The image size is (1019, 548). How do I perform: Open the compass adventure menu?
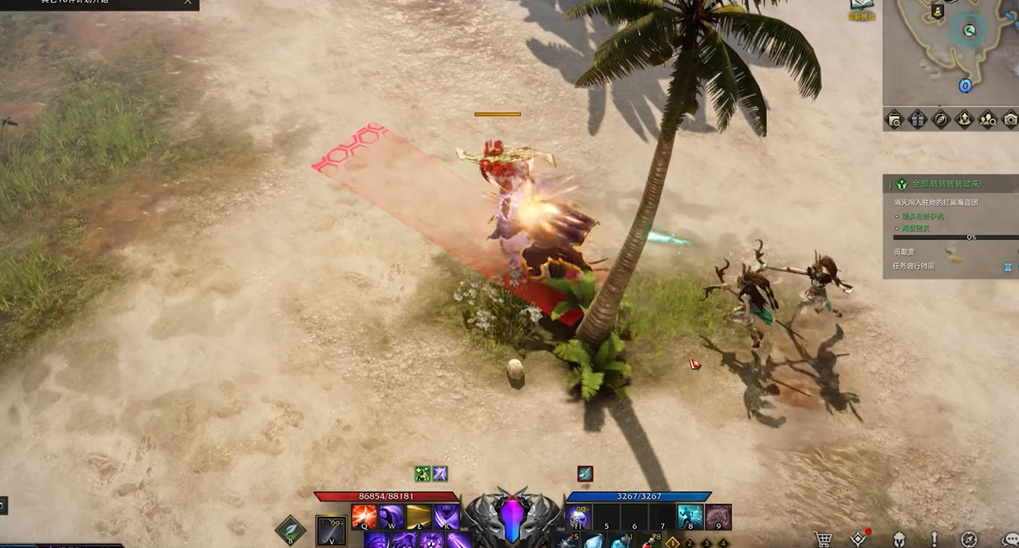click(x=968, y=540)
